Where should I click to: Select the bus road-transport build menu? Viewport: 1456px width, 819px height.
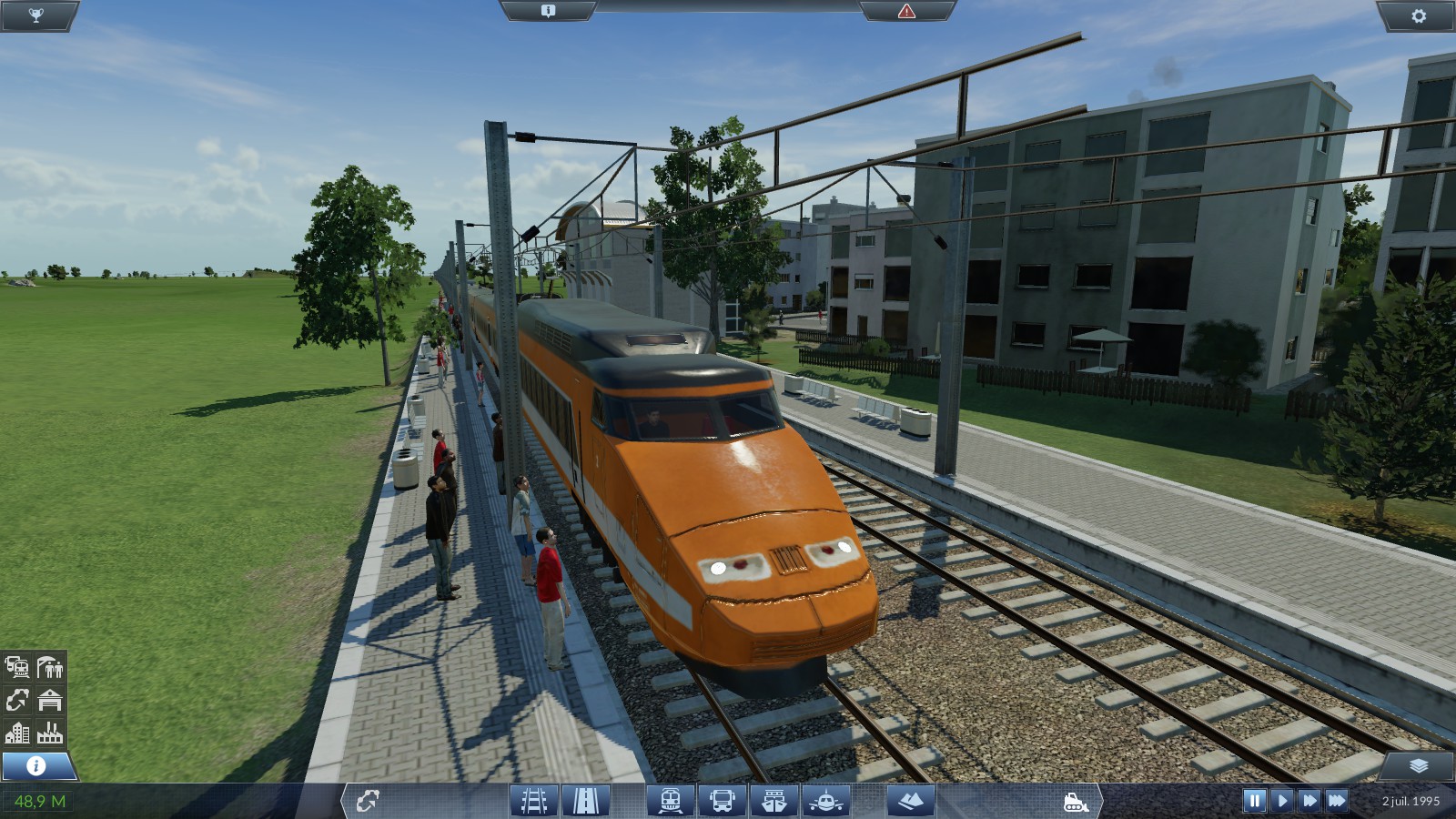click(723, 801)
